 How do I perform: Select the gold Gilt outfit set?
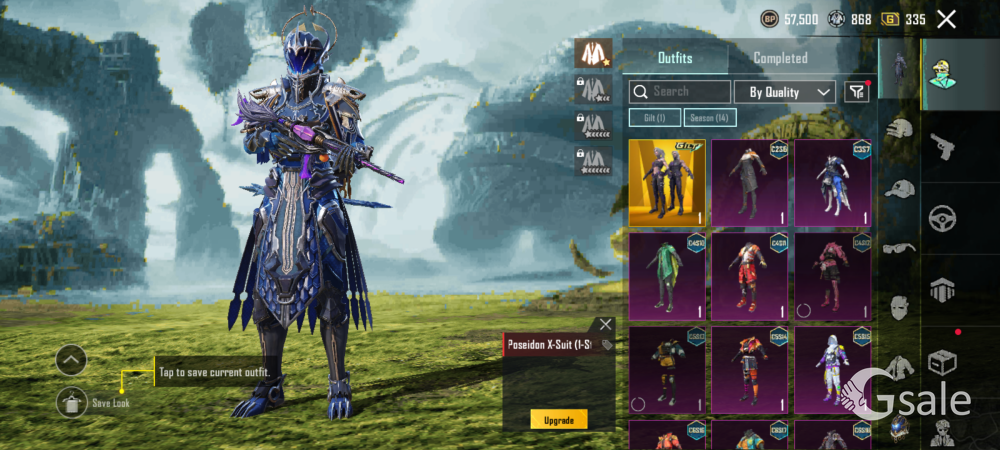coord(667,183)
